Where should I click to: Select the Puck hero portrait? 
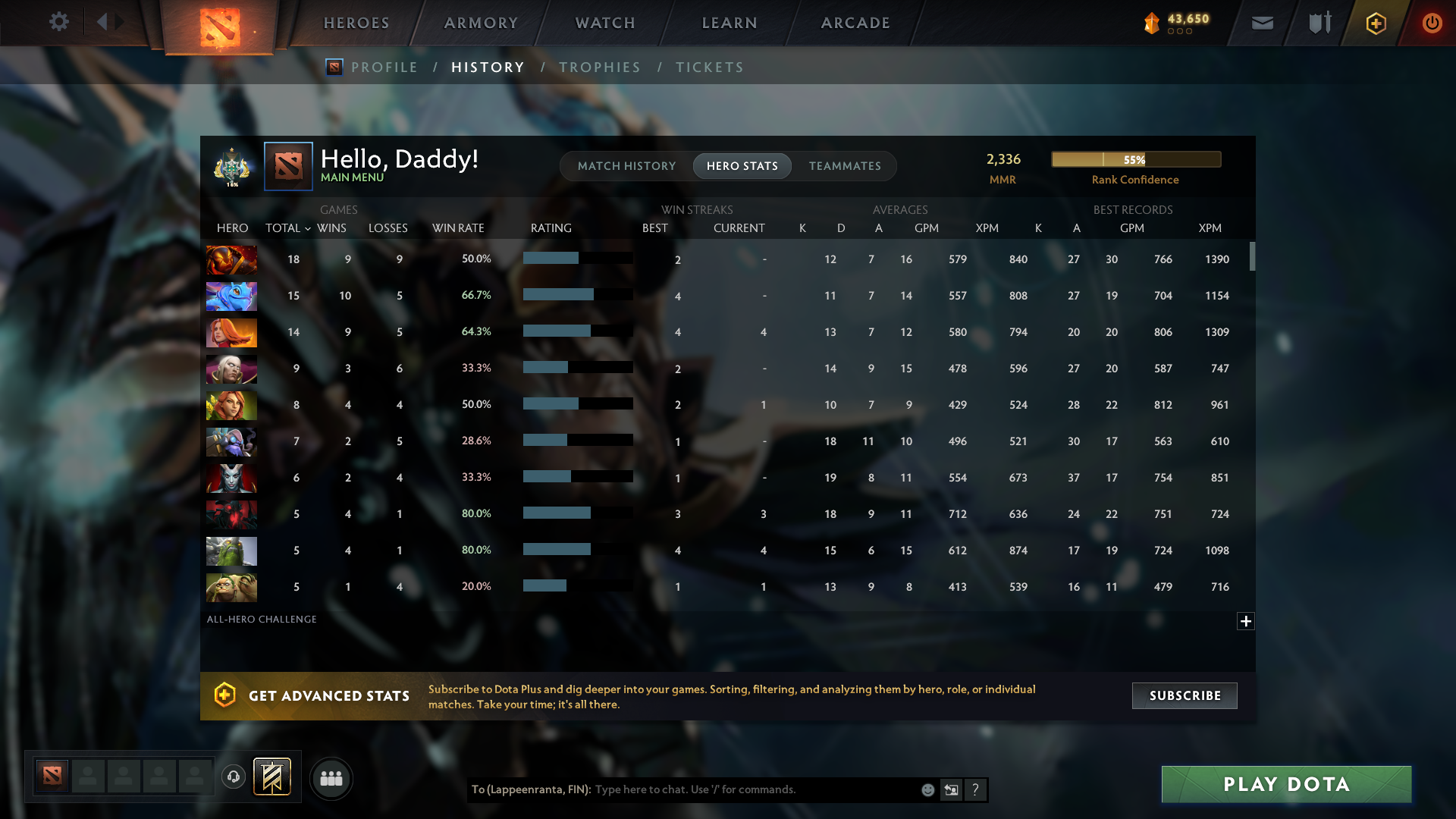point(231,296)
